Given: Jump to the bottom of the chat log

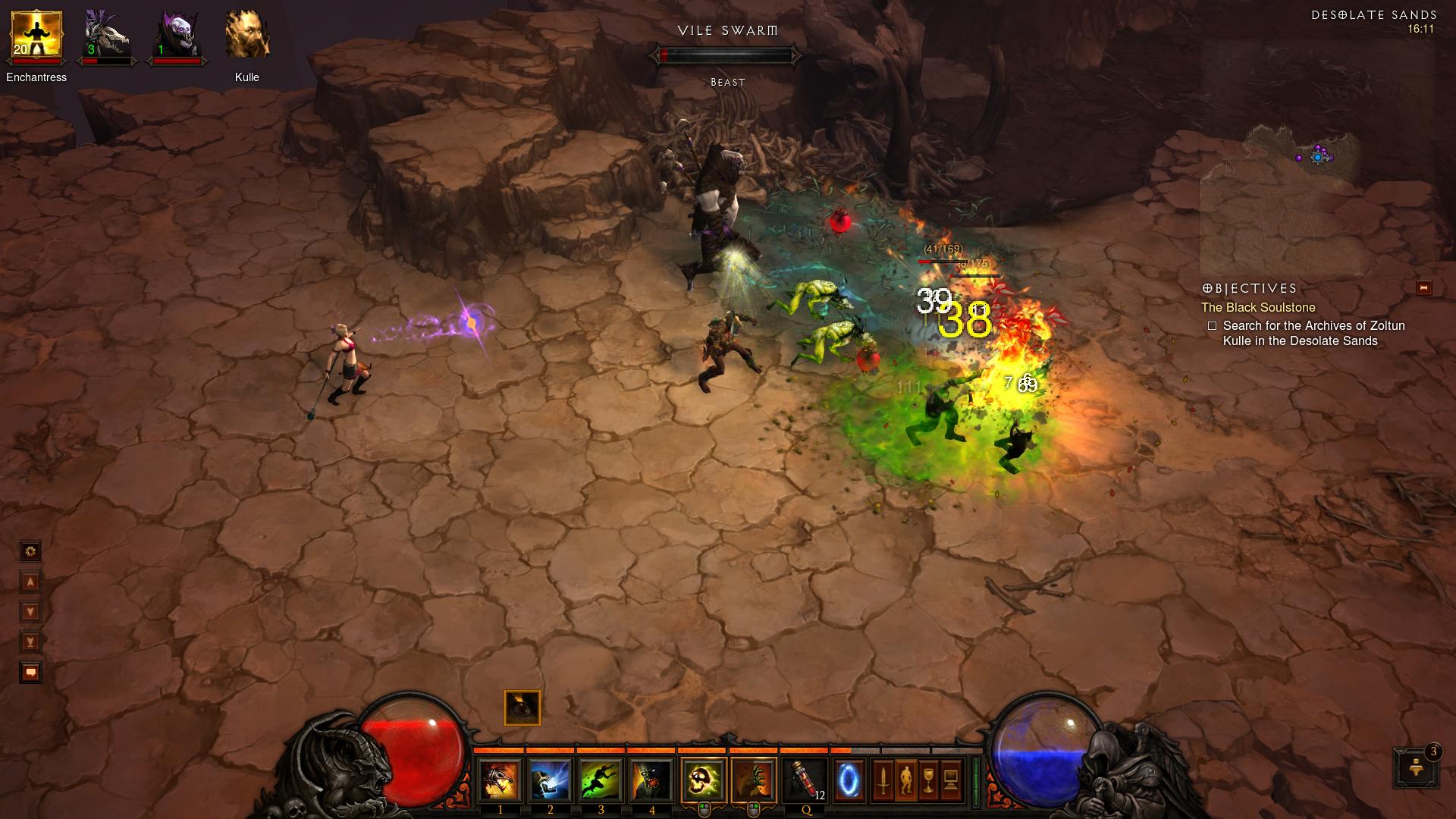Looking at the screenshot, I should 30,642.
